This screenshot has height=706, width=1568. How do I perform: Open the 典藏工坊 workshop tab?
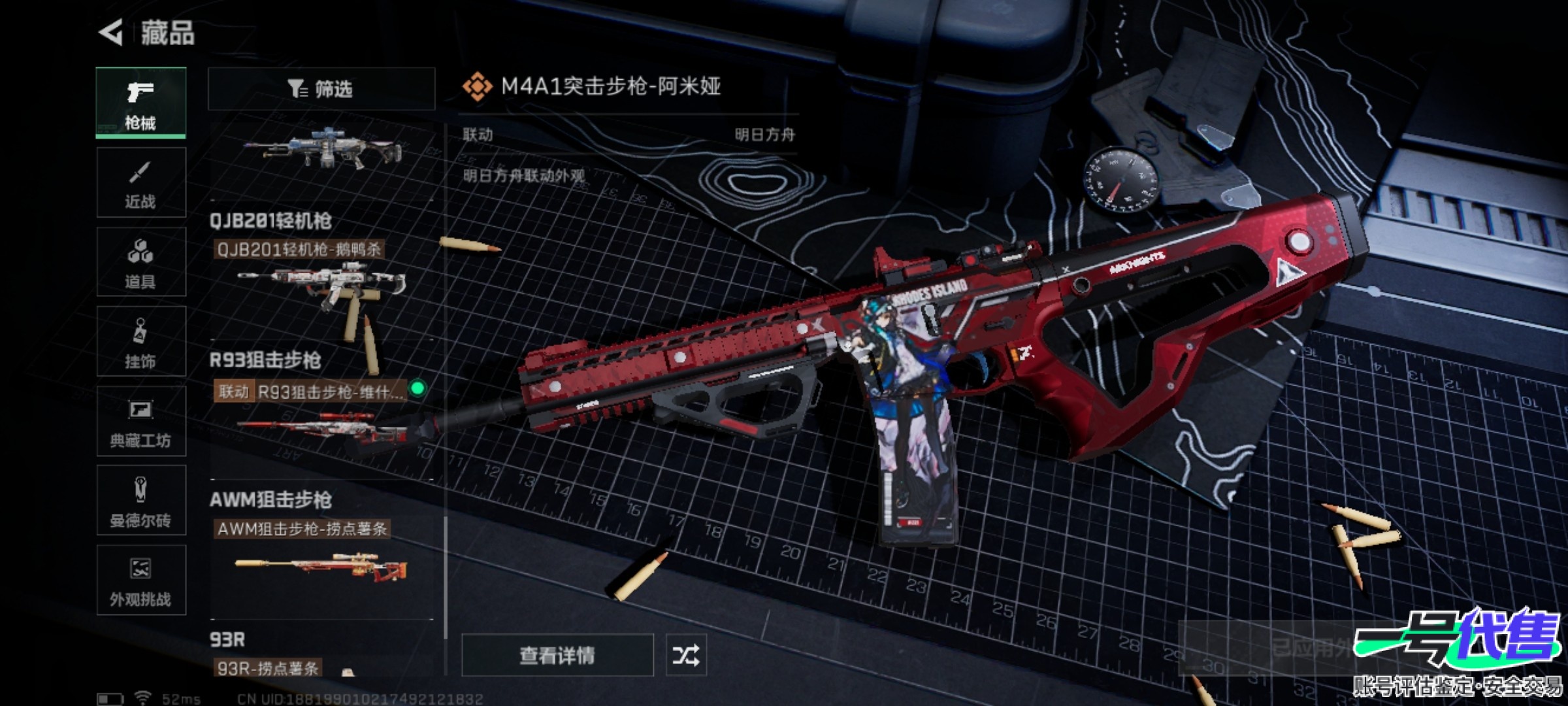click(x=140, y=422)
